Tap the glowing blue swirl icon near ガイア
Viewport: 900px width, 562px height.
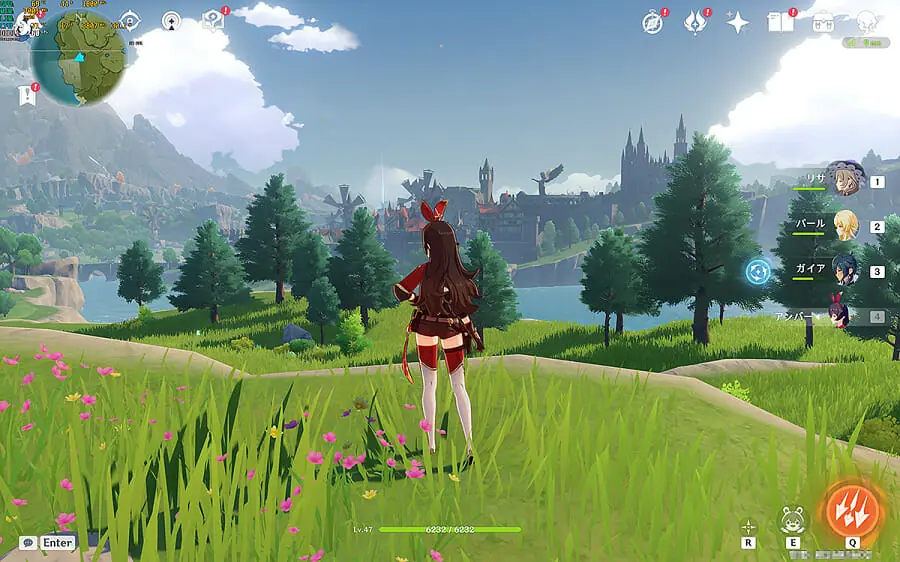tap(759, 271)
